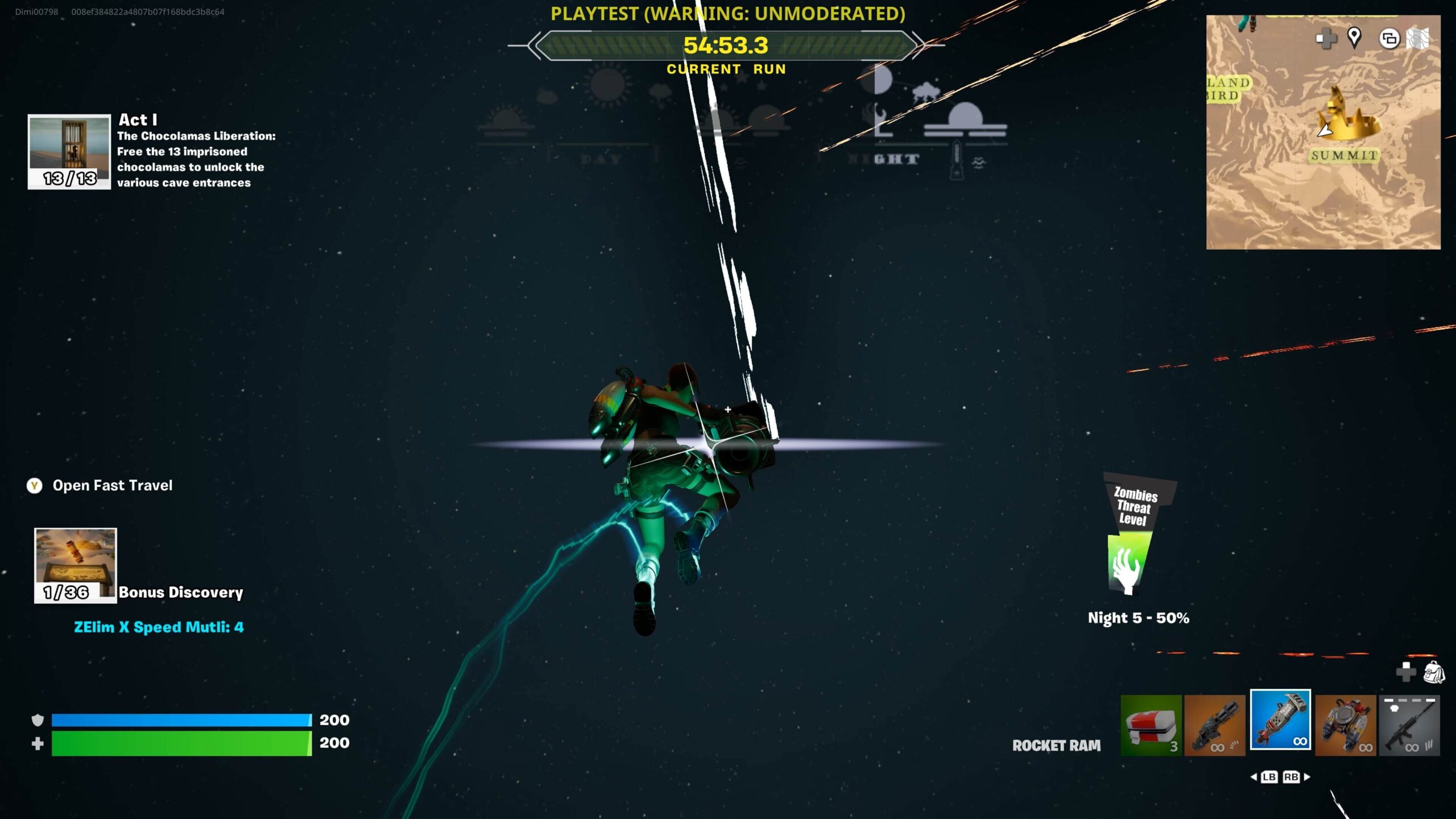Open the Act I quest tracker thumbnail
Image resolution: width=1456 pixels, height=819 pixels.
click(x=69, y=152)
